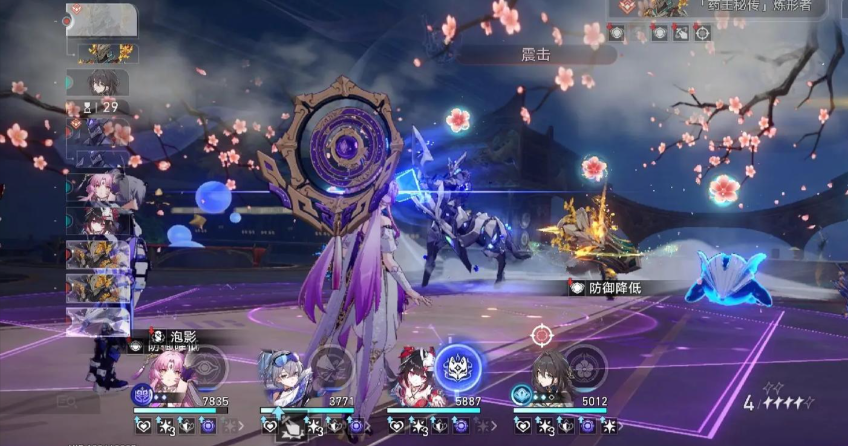Select the dark-haired portrait in turn order
This screenshot has width=848, height=446.
[100, 82]
